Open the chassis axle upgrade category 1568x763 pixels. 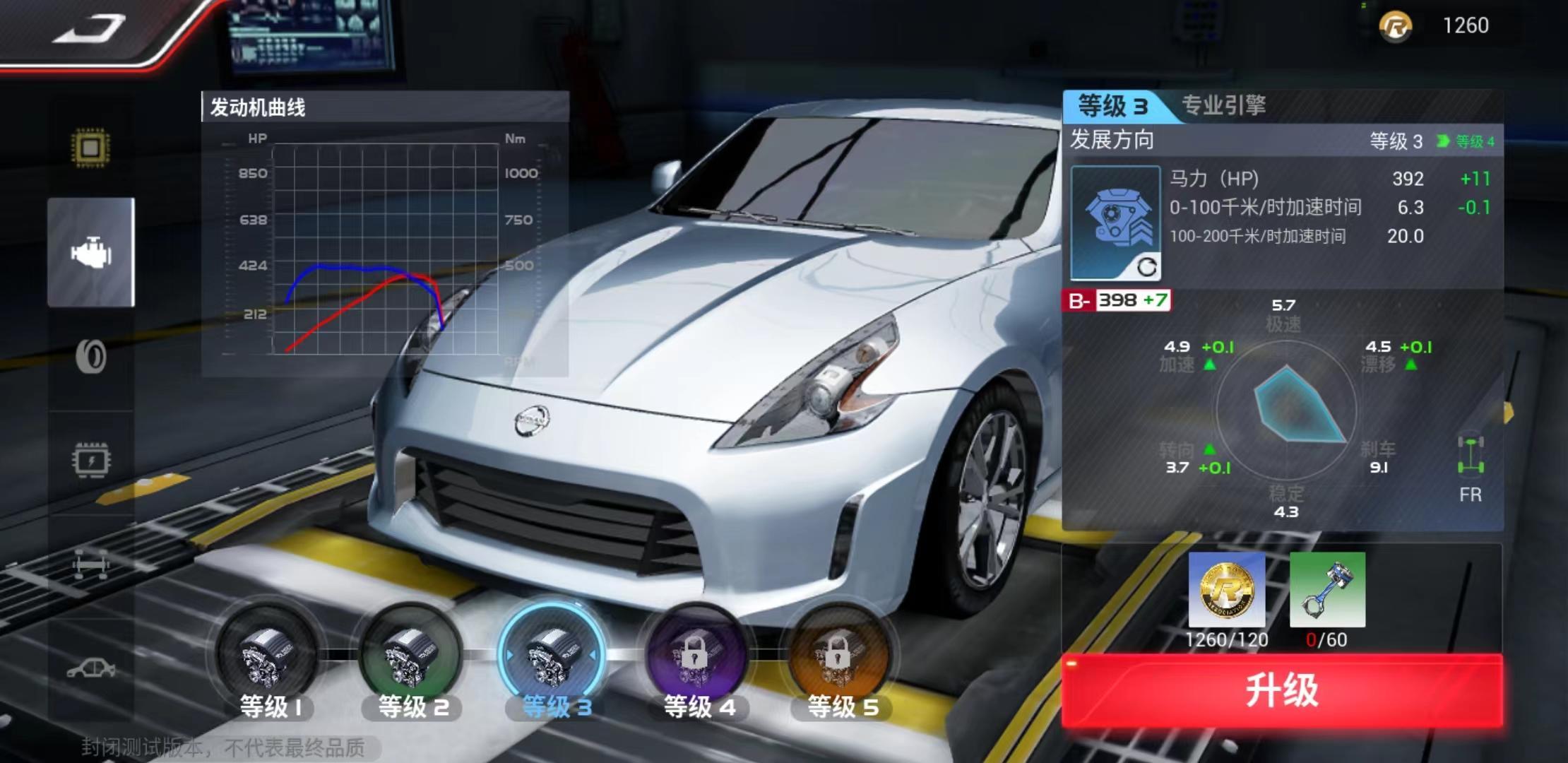(x=91, y=565)
